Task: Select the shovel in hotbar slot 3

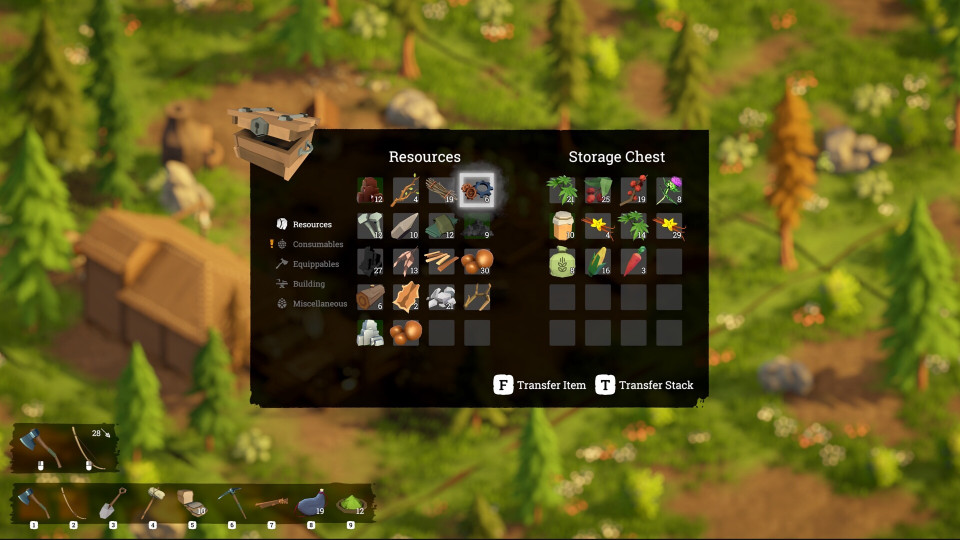Action: pos(113,504)
